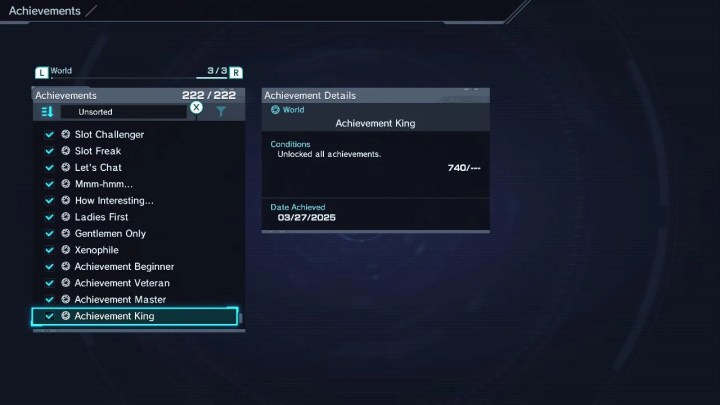
Task: Choose the Achievement Master entry
Action: (120, 299)
